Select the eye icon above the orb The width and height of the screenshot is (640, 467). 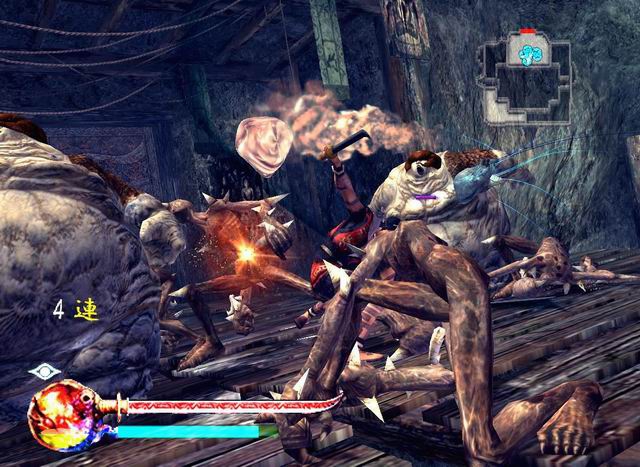(44, 371)
